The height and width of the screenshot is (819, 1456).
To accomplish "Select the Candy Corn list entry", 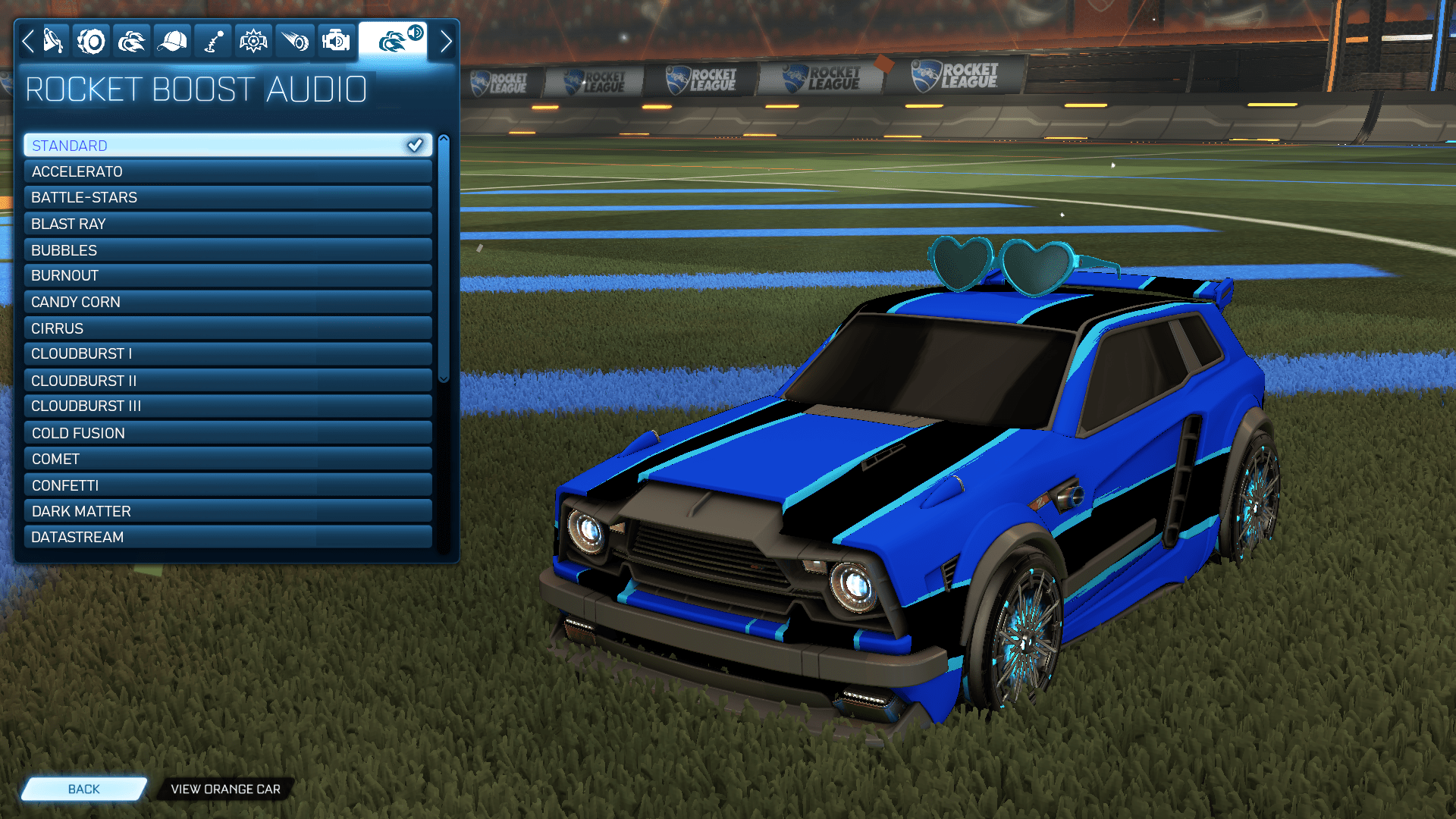I will 227,302.
